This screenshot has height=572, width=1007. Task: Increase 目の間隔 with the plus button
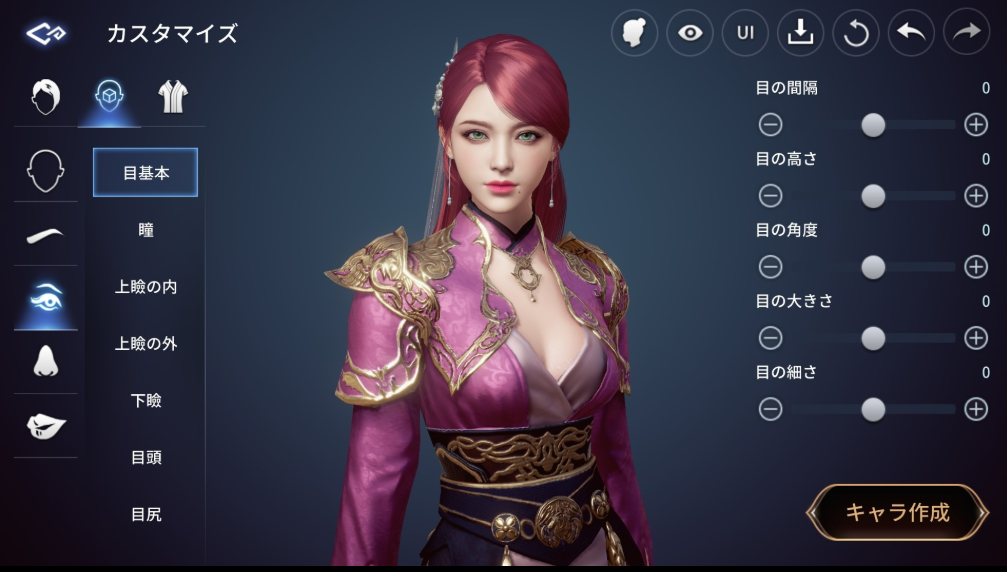pyautogui.click(x=975, y=125)
